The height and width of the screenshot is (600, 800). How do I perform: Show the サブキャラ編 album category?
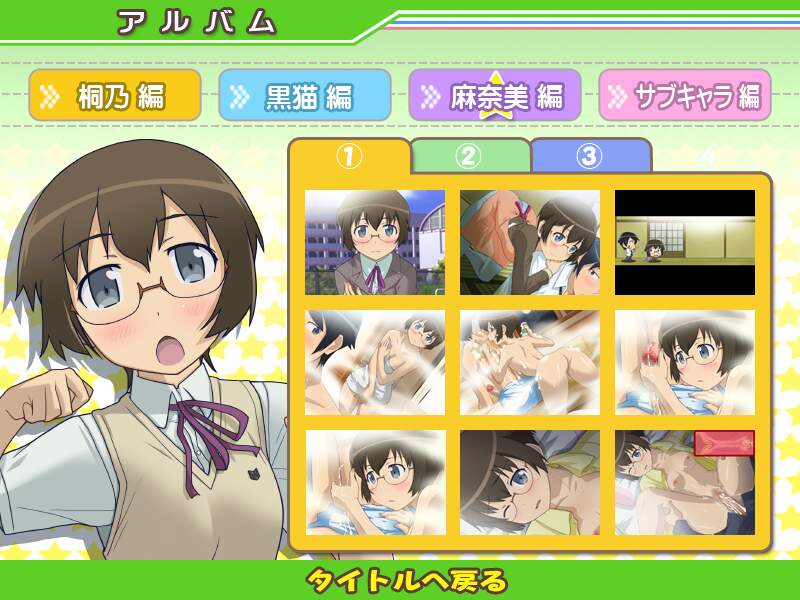coord(685,95)
